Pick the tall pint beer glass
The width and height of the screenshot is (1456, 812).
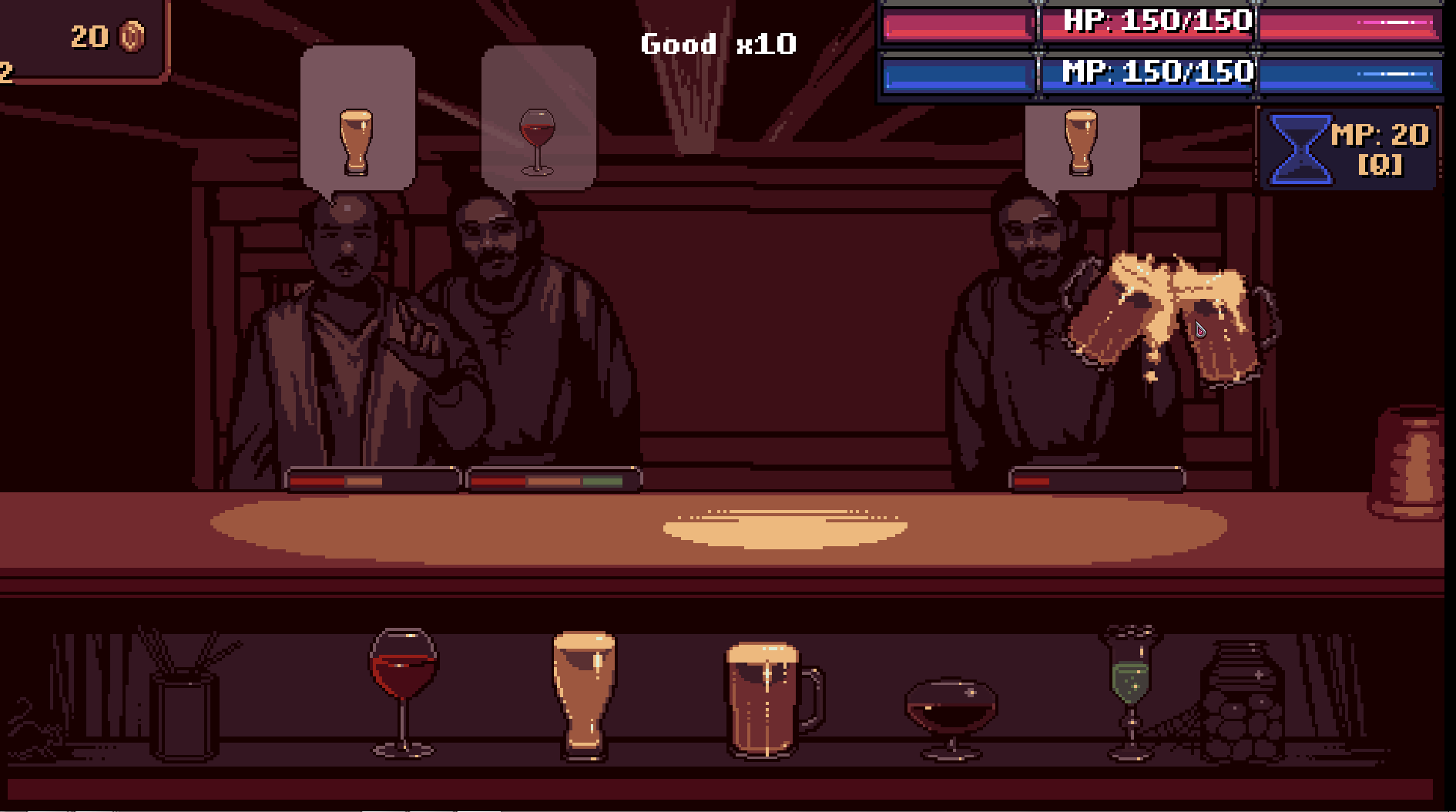(584, 692)
